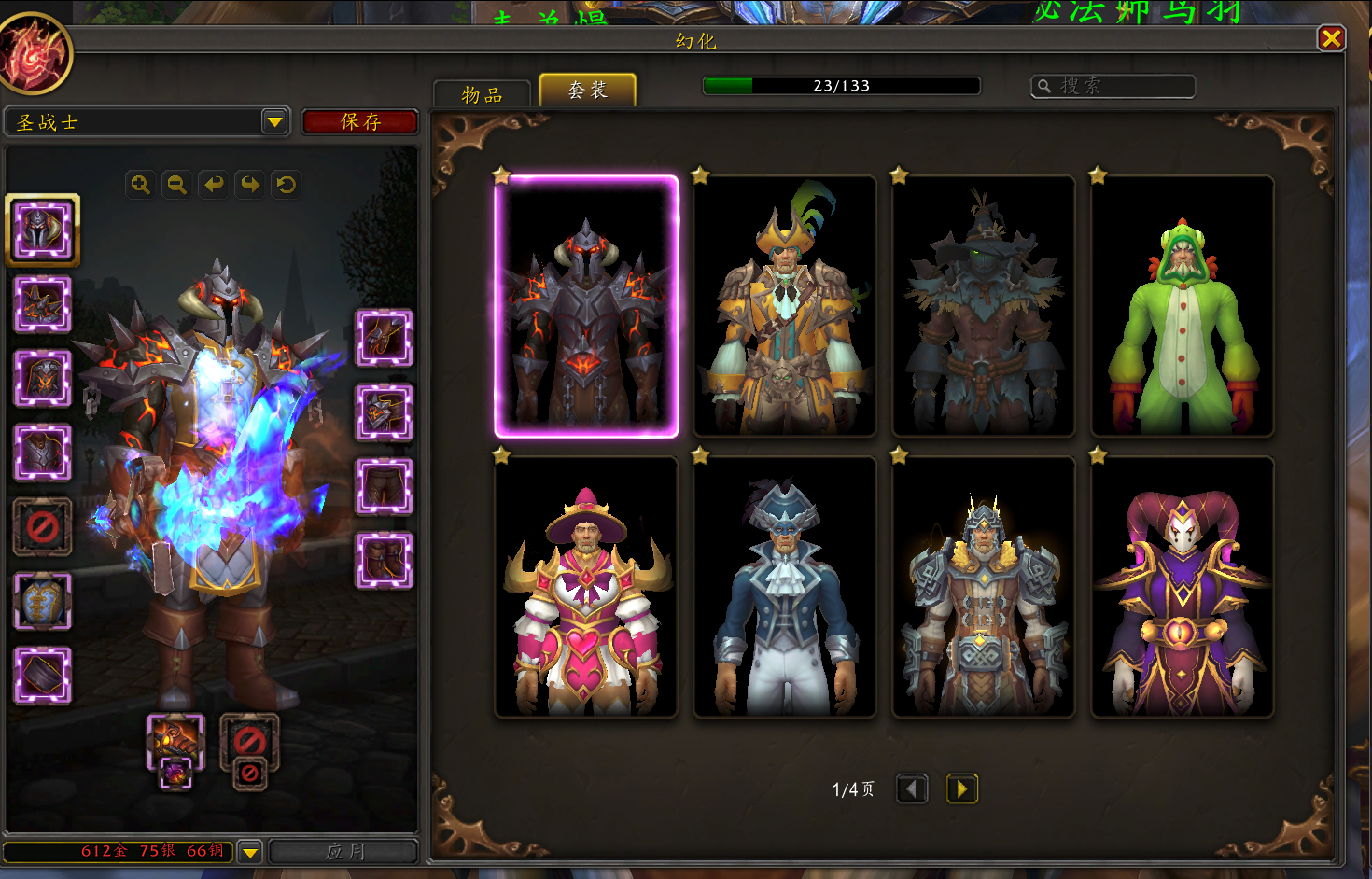The height and width of the screenshot is (879, 1372).
Task: Save the outfit with 保存 button
Action: pos(360,122)
